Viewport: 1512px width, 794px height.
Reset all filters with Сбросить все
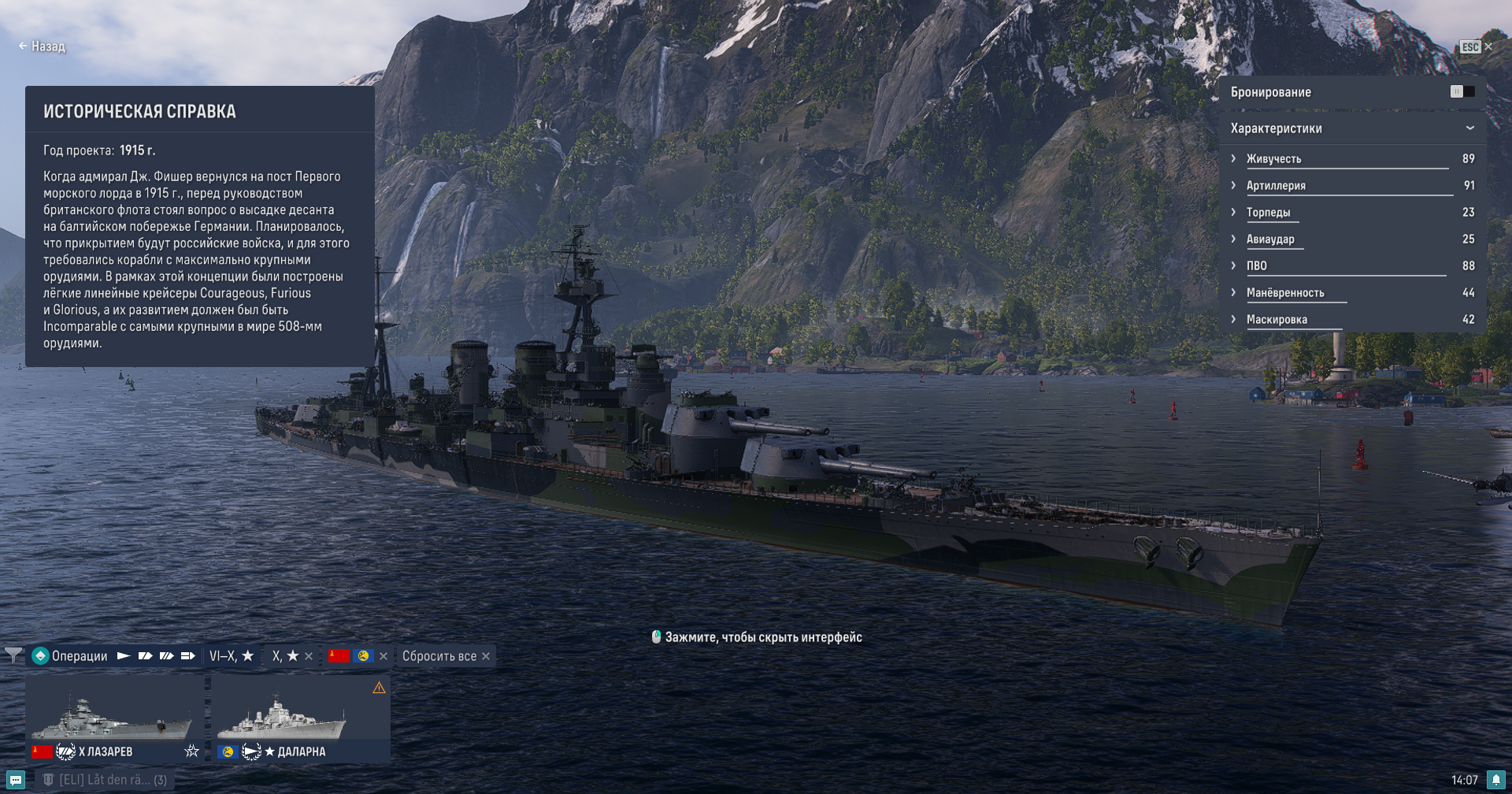click(446, 656)
